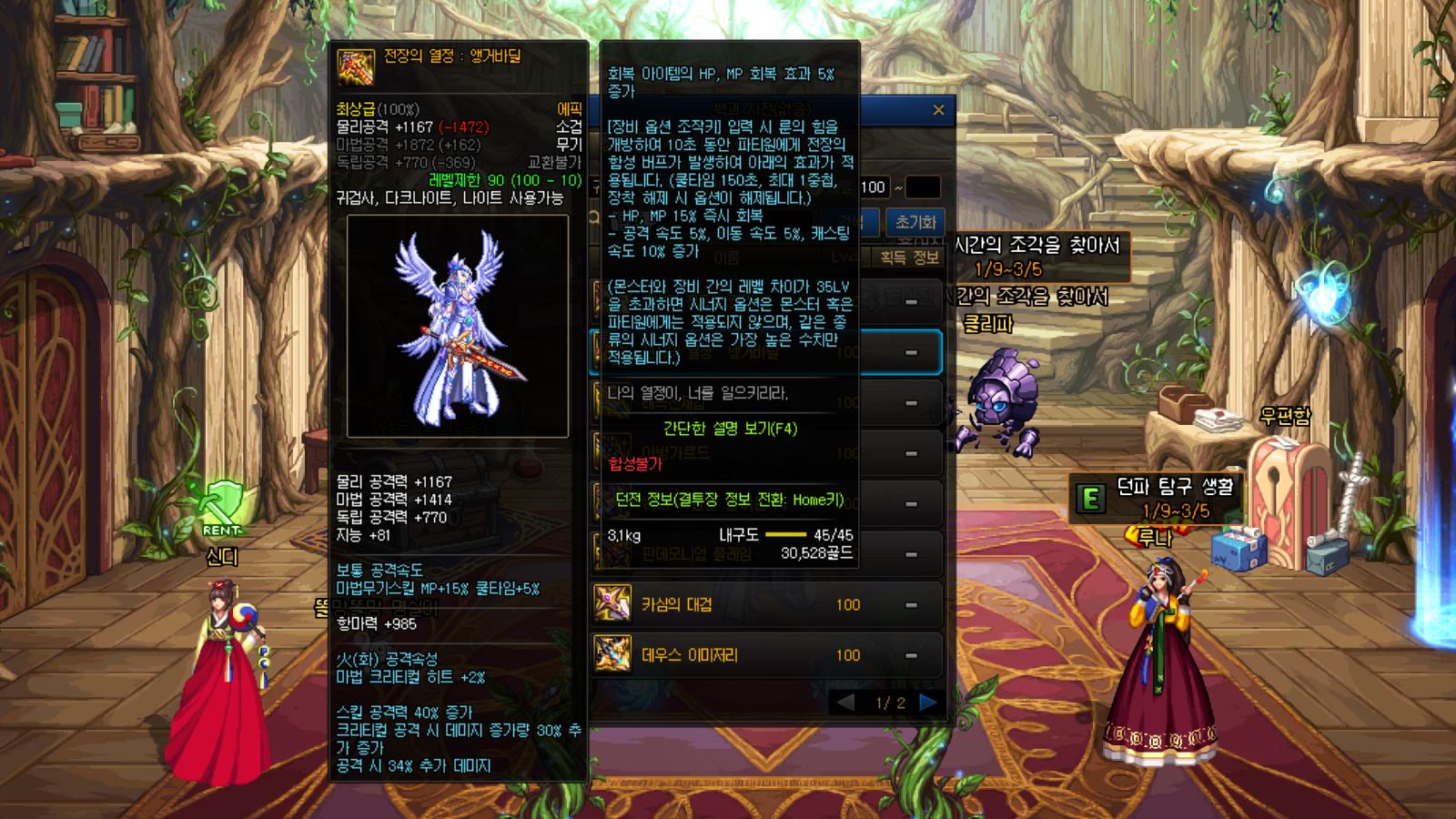Click the empty maximum level input field
Viewport: 1456px width, 819px height.
tap(922, 187)
